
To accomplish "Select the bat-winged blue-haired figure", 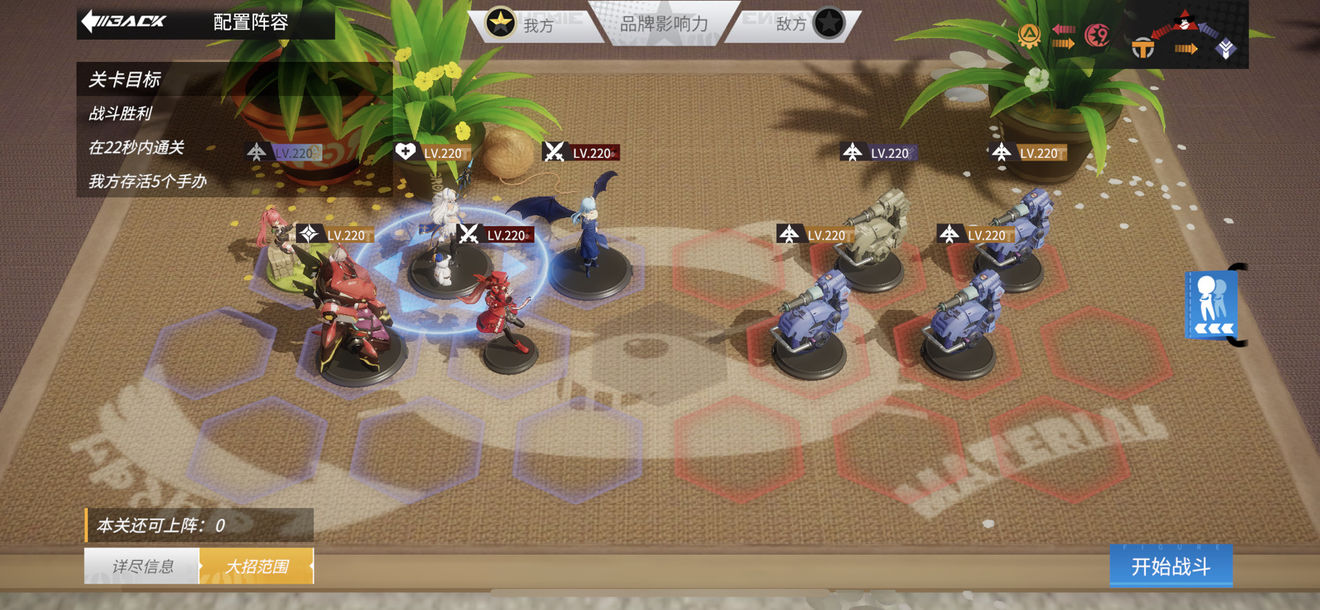I will click(x=588, y=237).
